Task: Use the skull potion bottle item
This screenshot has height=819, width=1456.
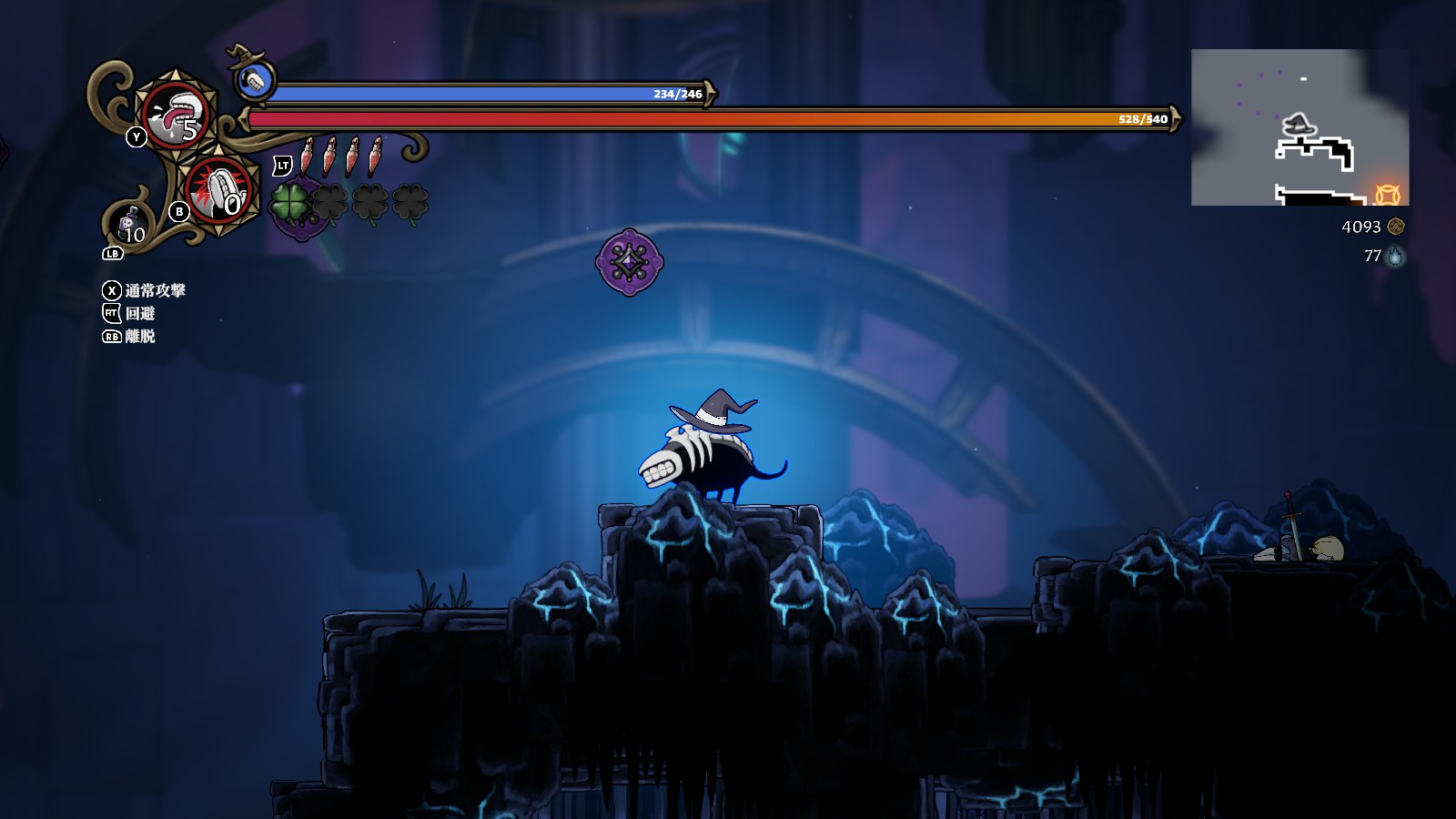Action: (x=128, y=221)
